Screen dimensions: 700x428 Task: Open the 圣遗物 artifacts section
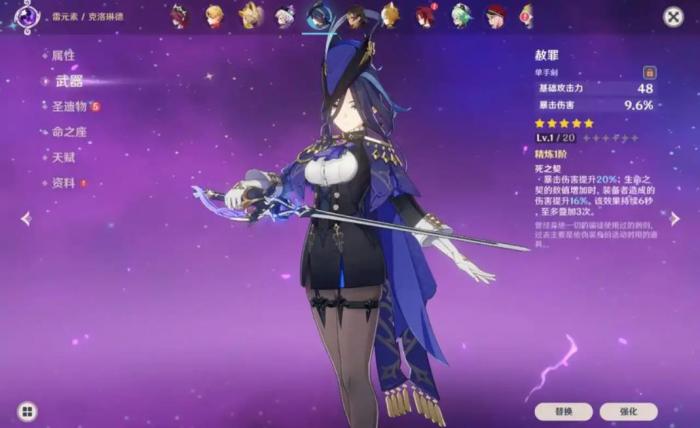click(70, 106)
